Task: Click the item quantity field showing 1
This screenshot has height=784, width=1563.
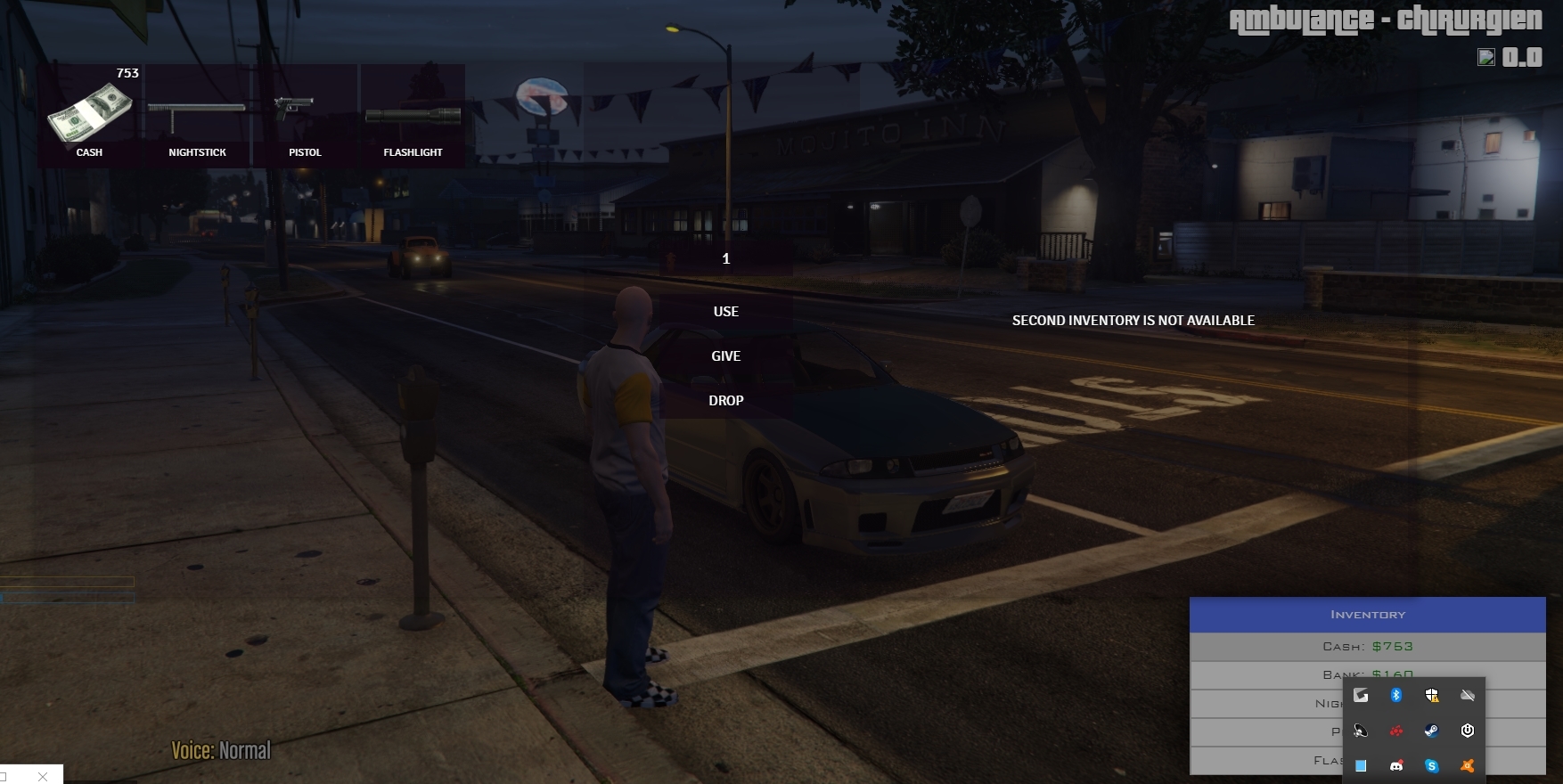Action: [726, 258]
